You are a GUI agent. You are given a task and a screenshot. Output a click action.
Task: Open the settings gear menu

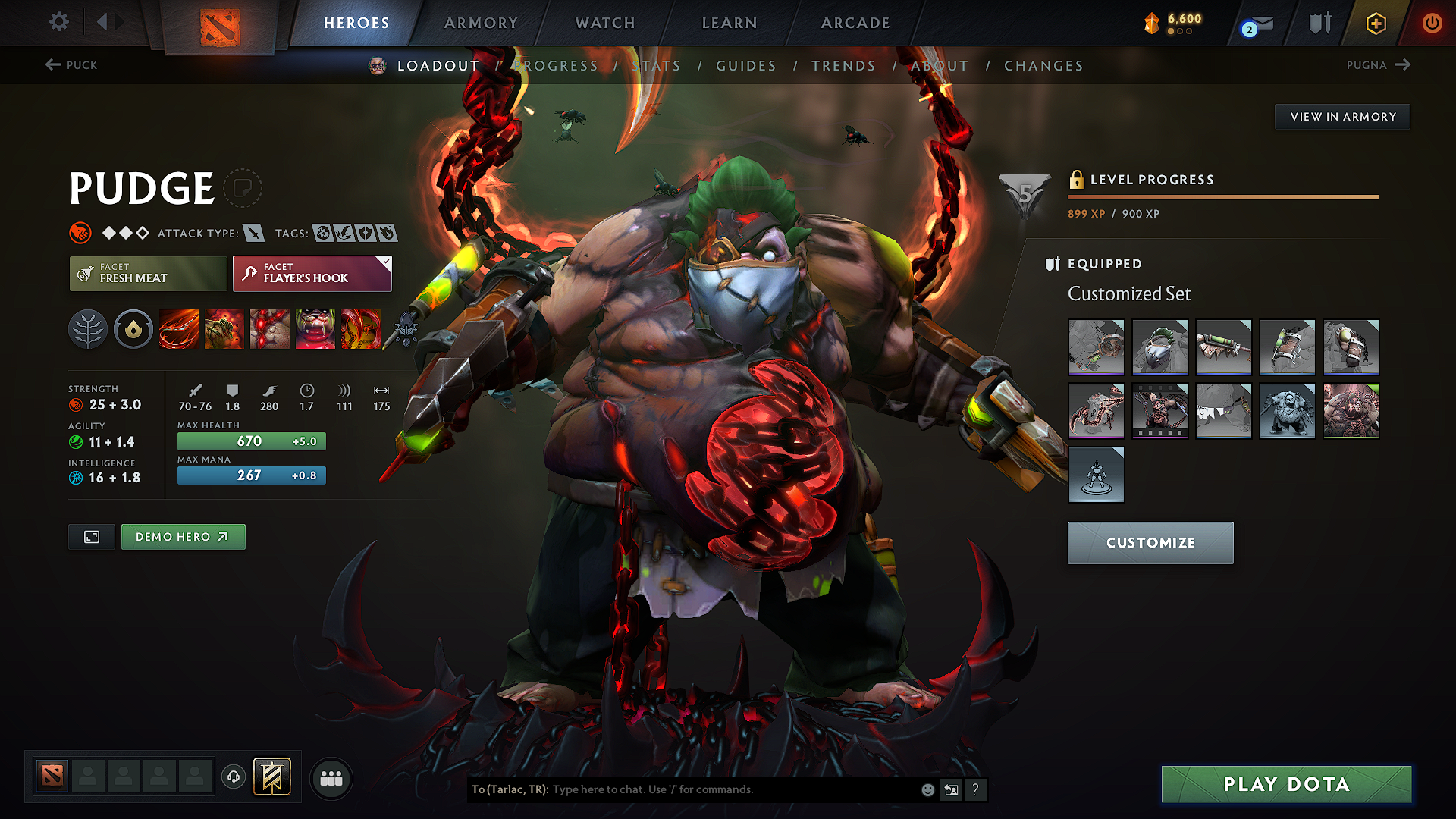(x=59, y=22)
